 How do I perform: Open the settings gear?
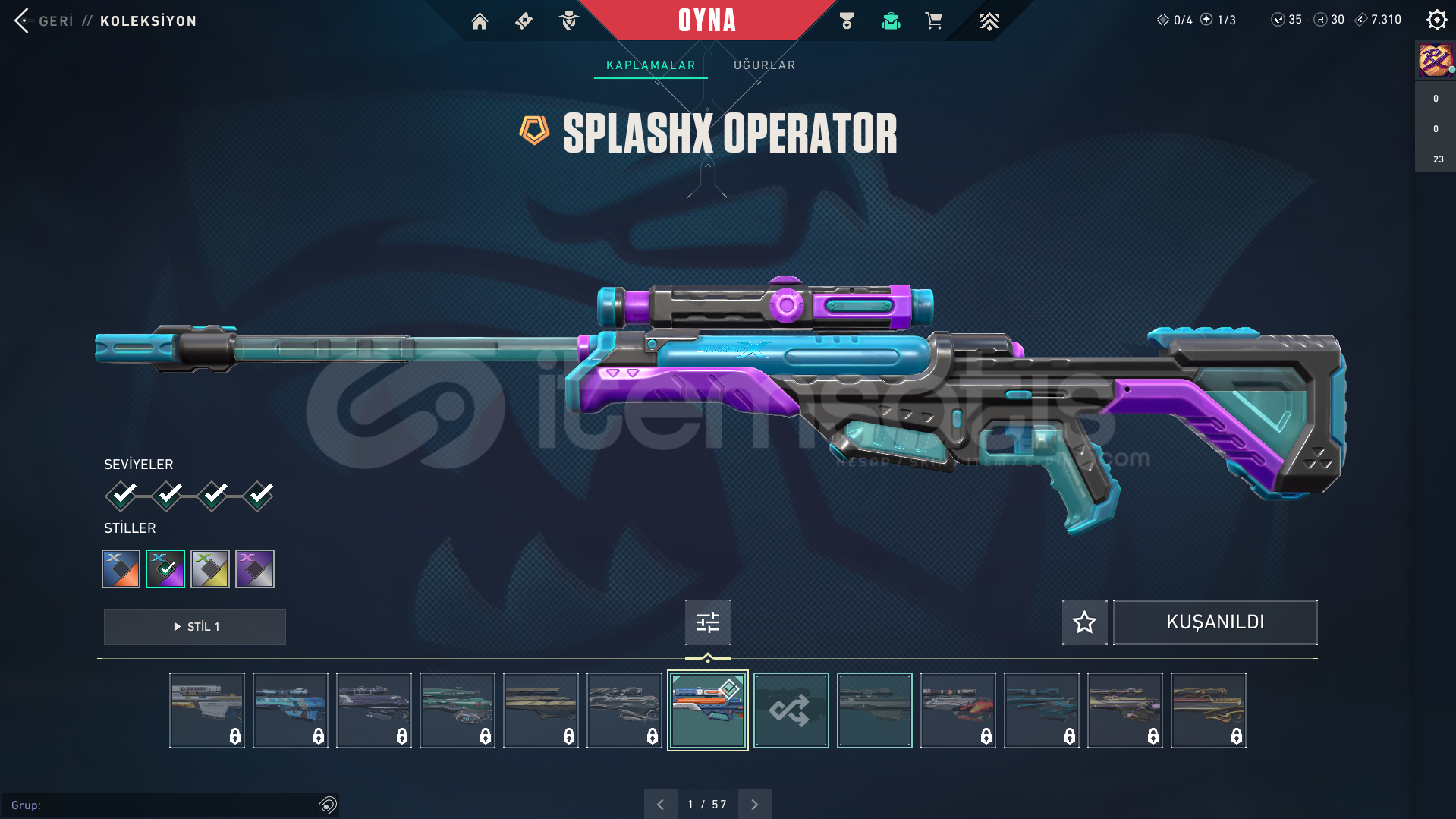[x=1436, y=20]
